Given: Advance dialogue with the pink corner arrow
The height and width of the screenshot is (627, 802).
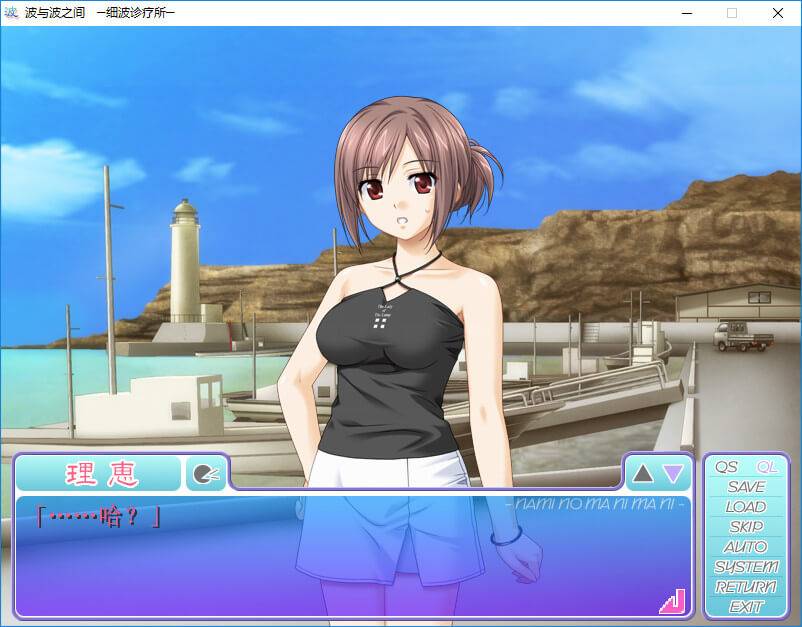Looking at the screenshot, I should point(671,600).
